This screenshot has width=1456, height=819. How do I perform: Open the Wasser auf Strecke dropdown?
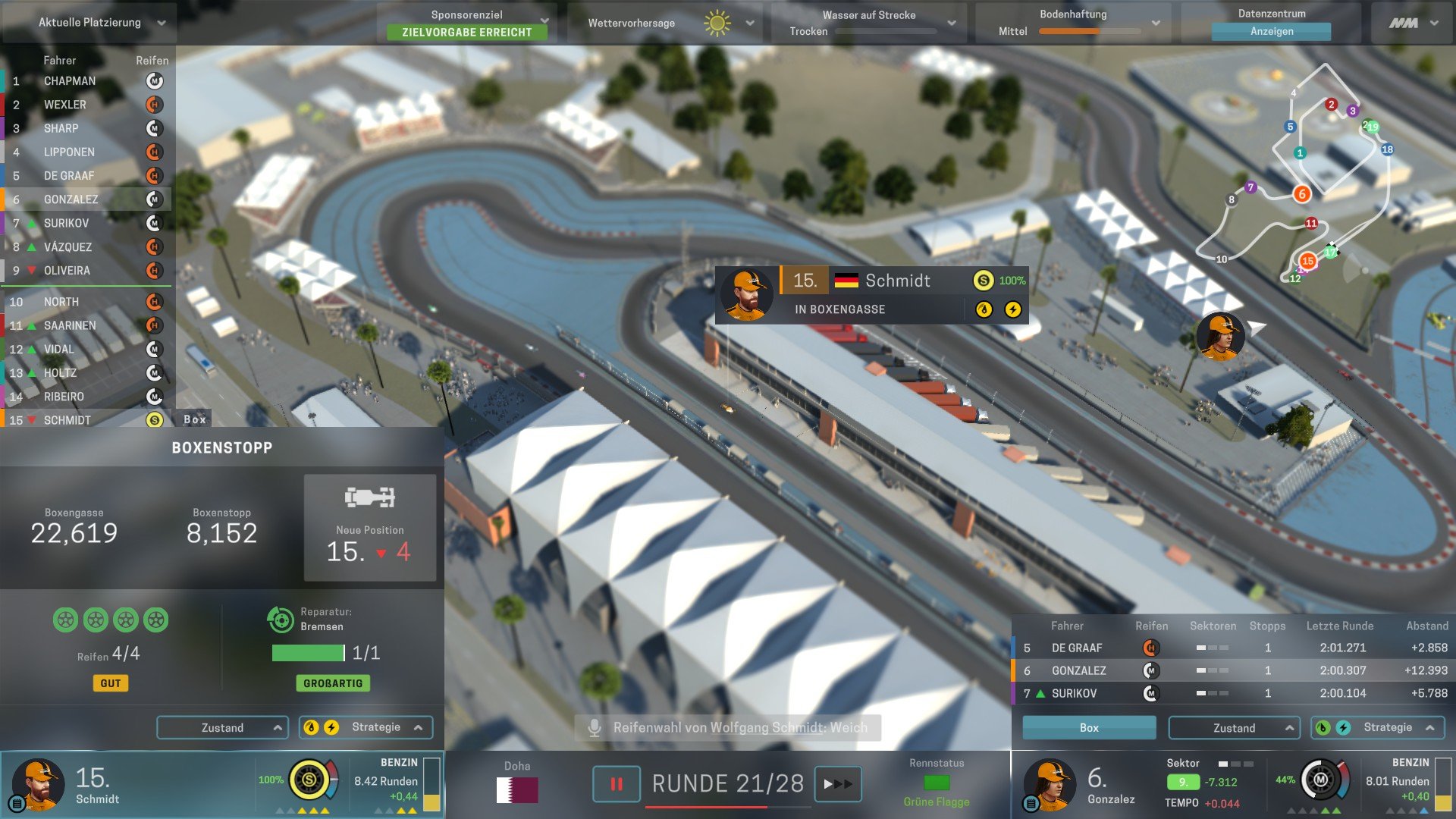click(869, 23)
